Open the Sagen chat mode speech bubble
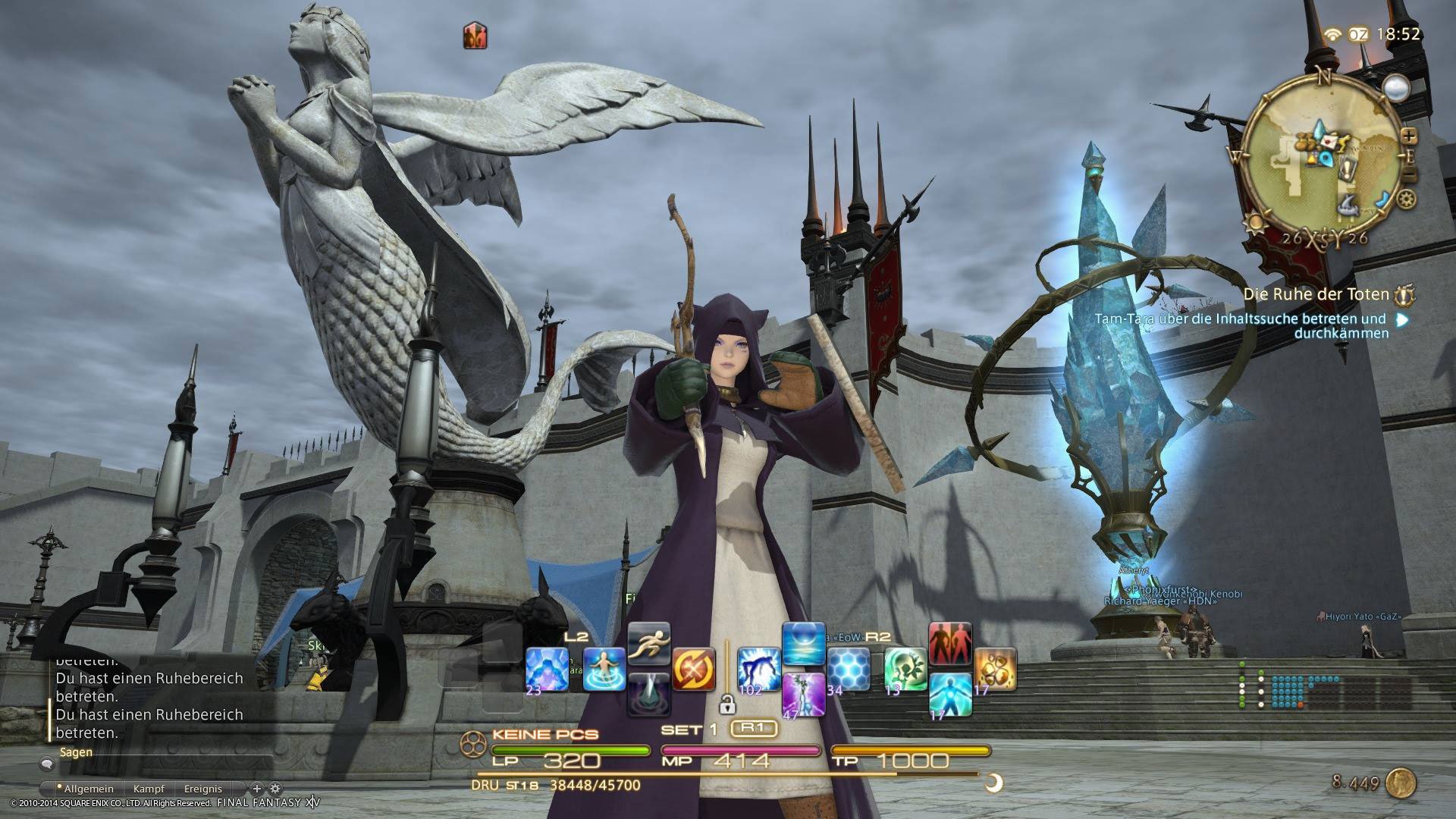 click(x=47, y=764)
